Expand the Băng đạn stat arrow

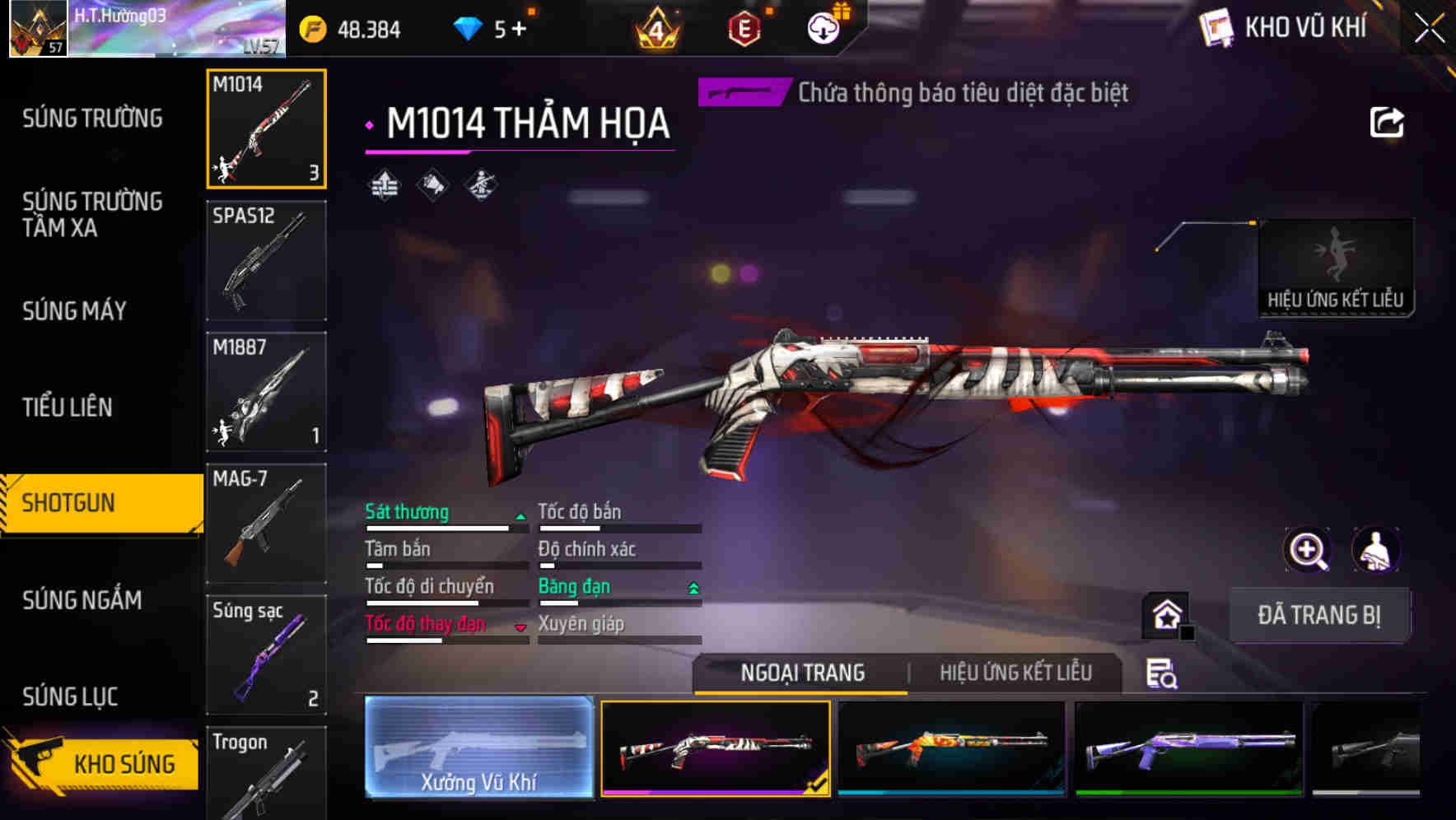[x=693, y=586]
